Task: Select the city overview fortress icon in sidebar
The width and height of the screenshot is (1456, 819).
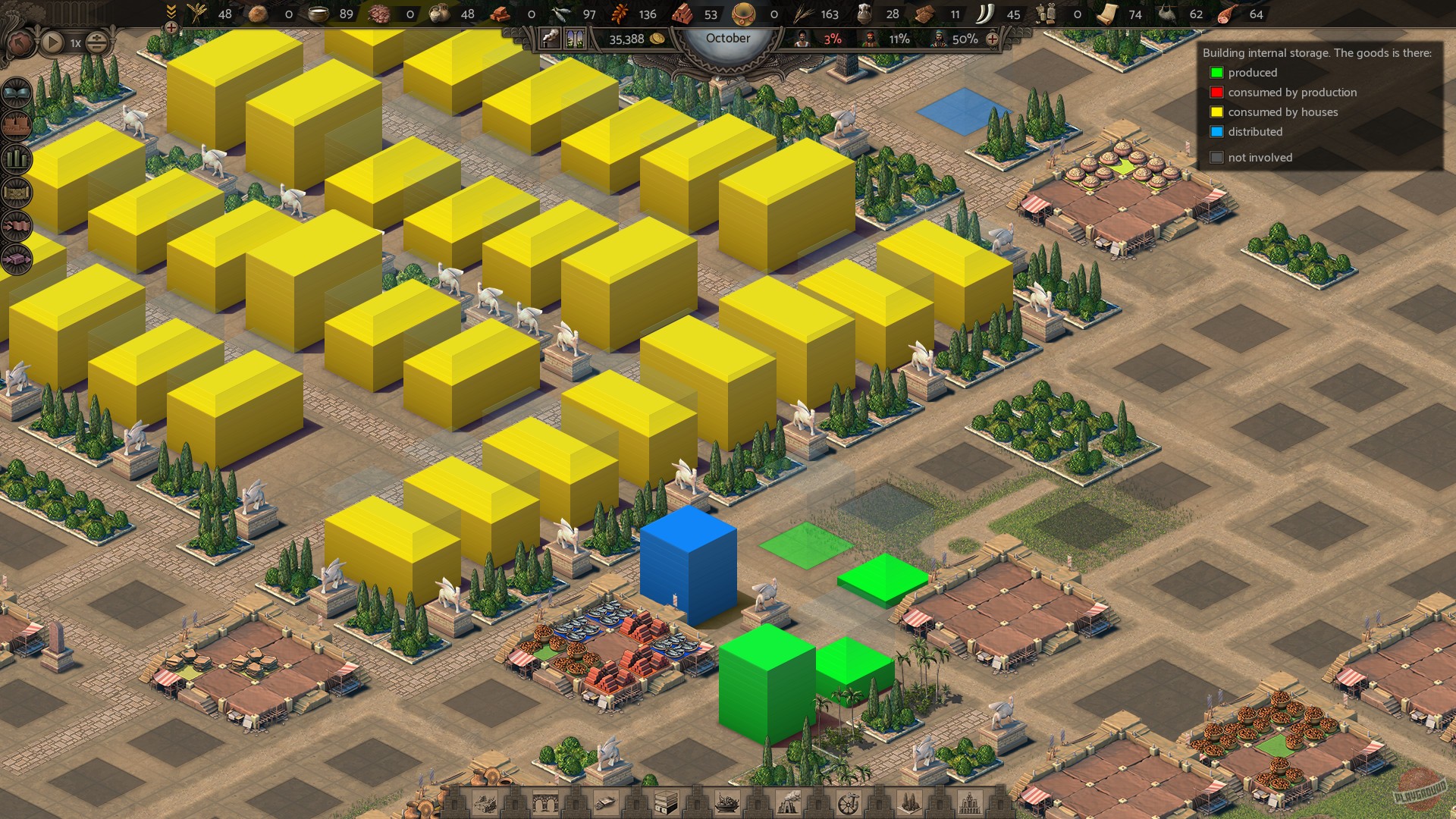Action: point(14,124)
